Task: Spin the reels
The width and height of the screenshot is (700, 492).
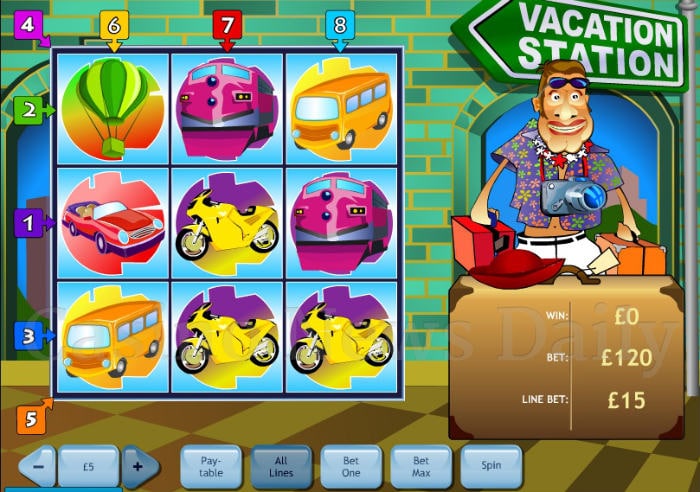Action: [491, 466]
